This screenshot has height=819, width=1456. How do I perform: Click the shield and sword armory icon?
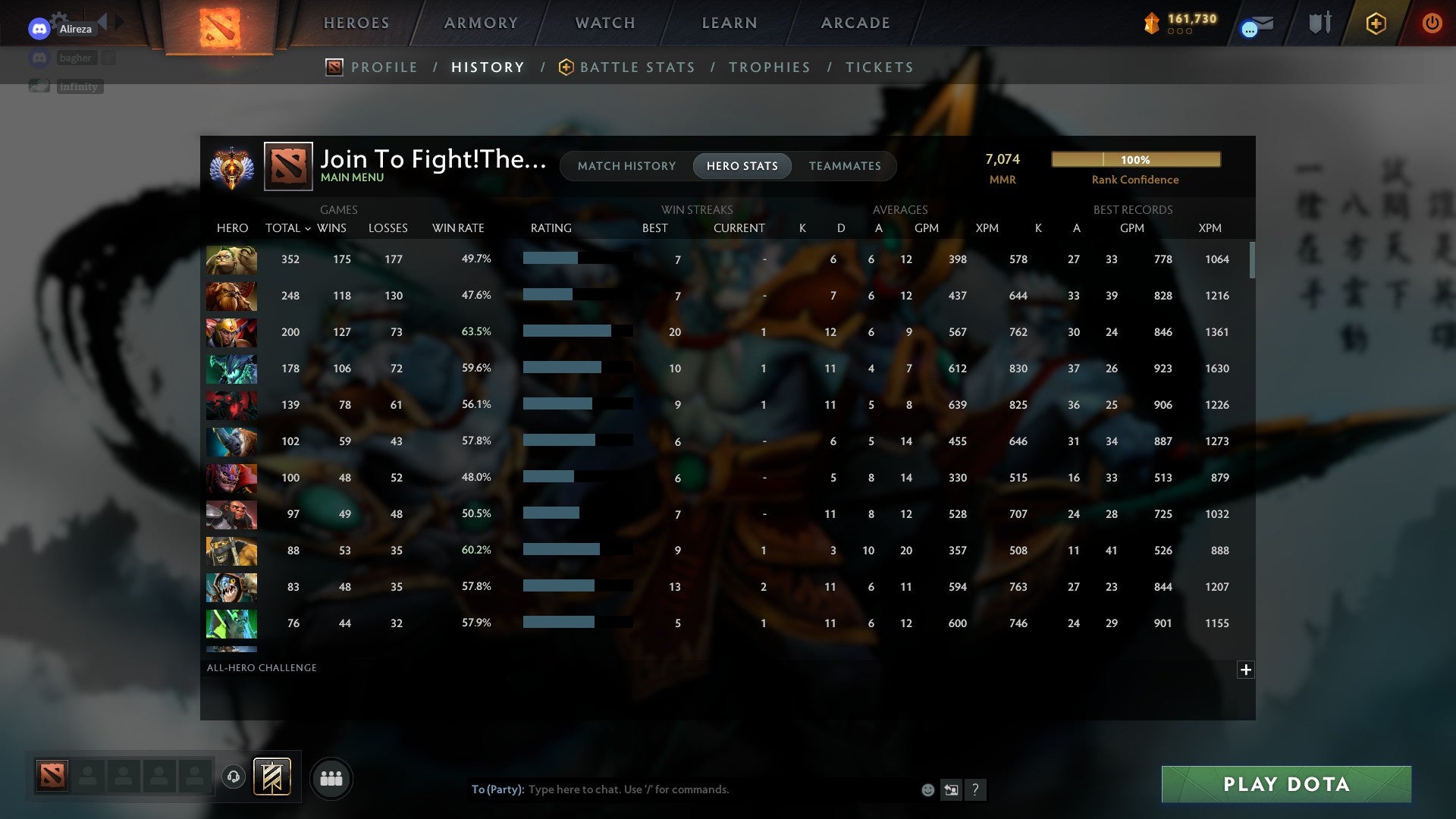(1319, 24)
